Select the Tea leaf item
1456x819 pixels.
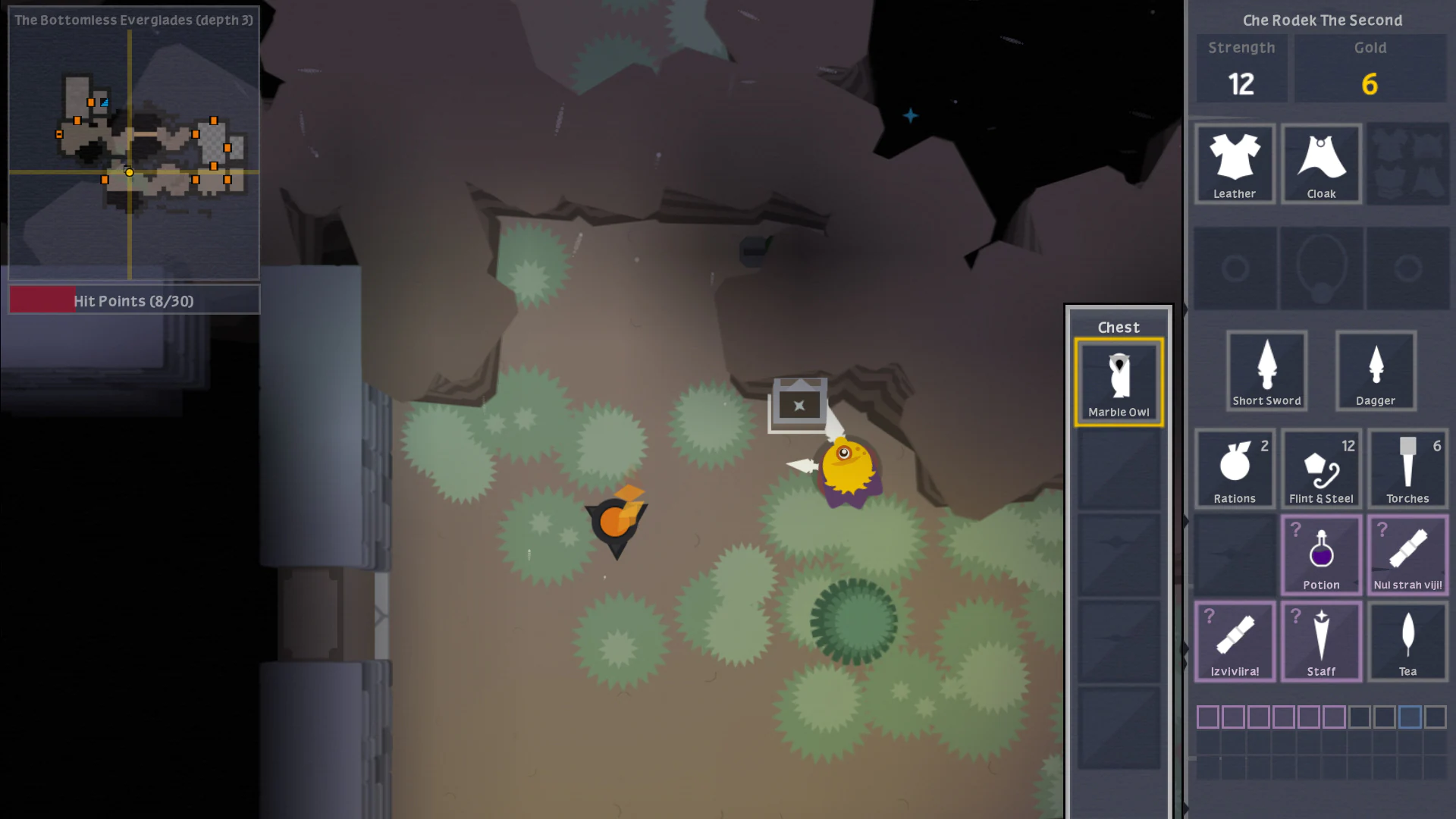point(1407,641)
